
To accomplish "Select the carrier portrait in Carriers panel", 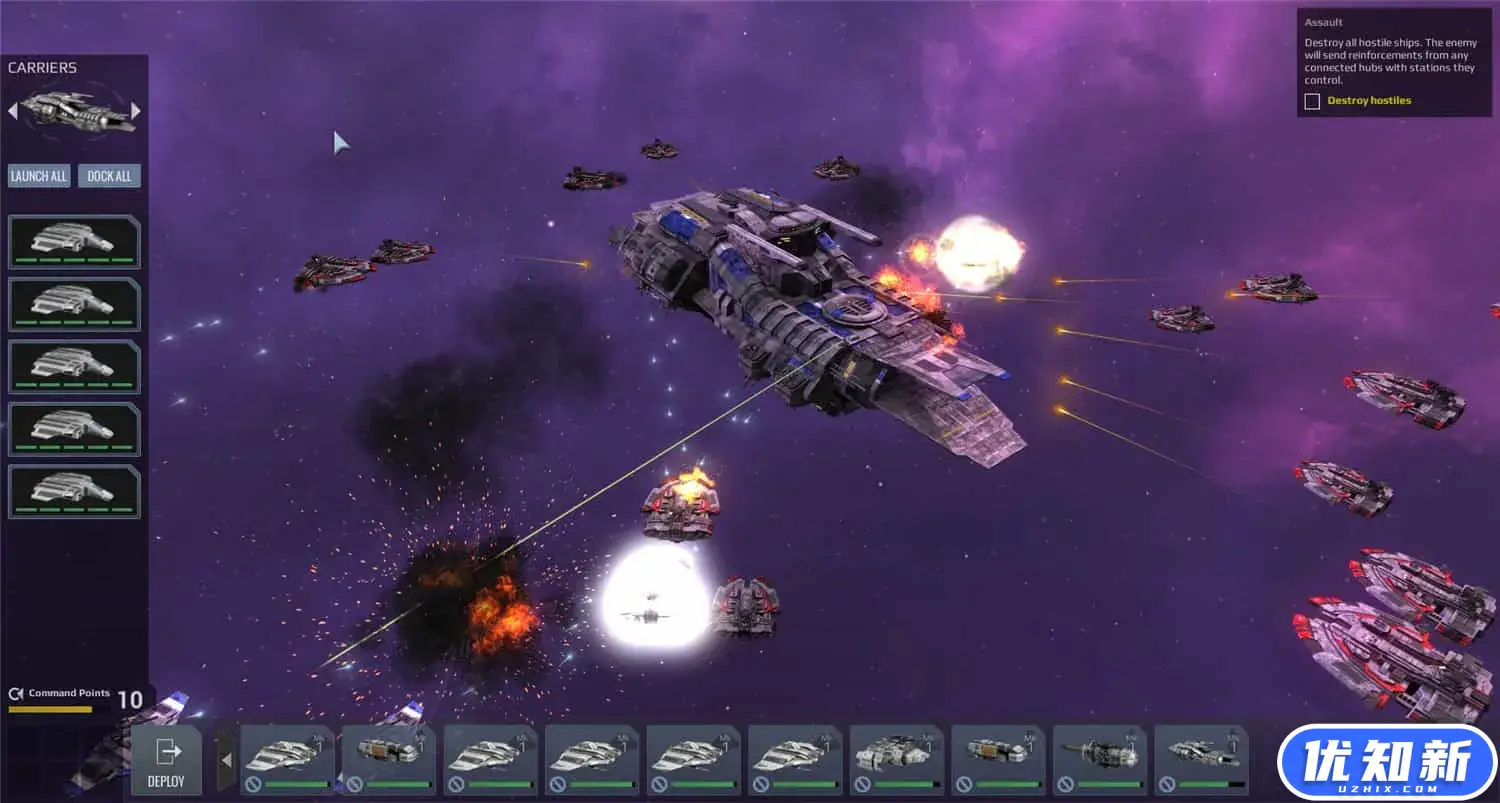I will click(75, 110).
